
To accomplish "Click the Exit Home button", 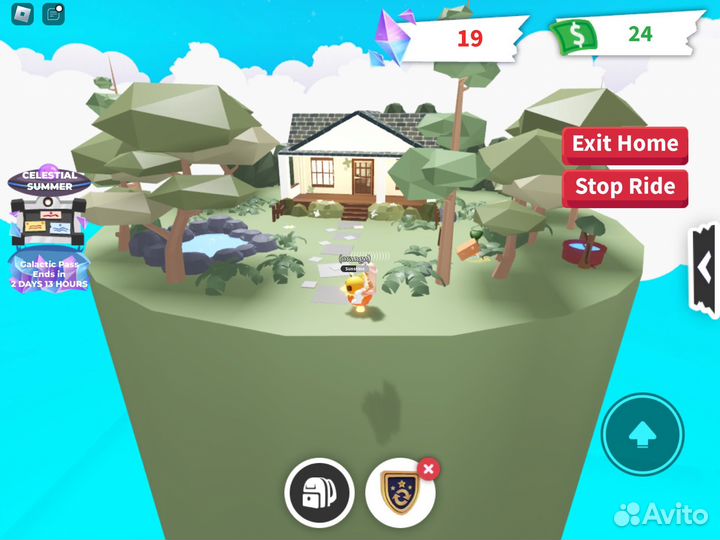I will point(625,144).
